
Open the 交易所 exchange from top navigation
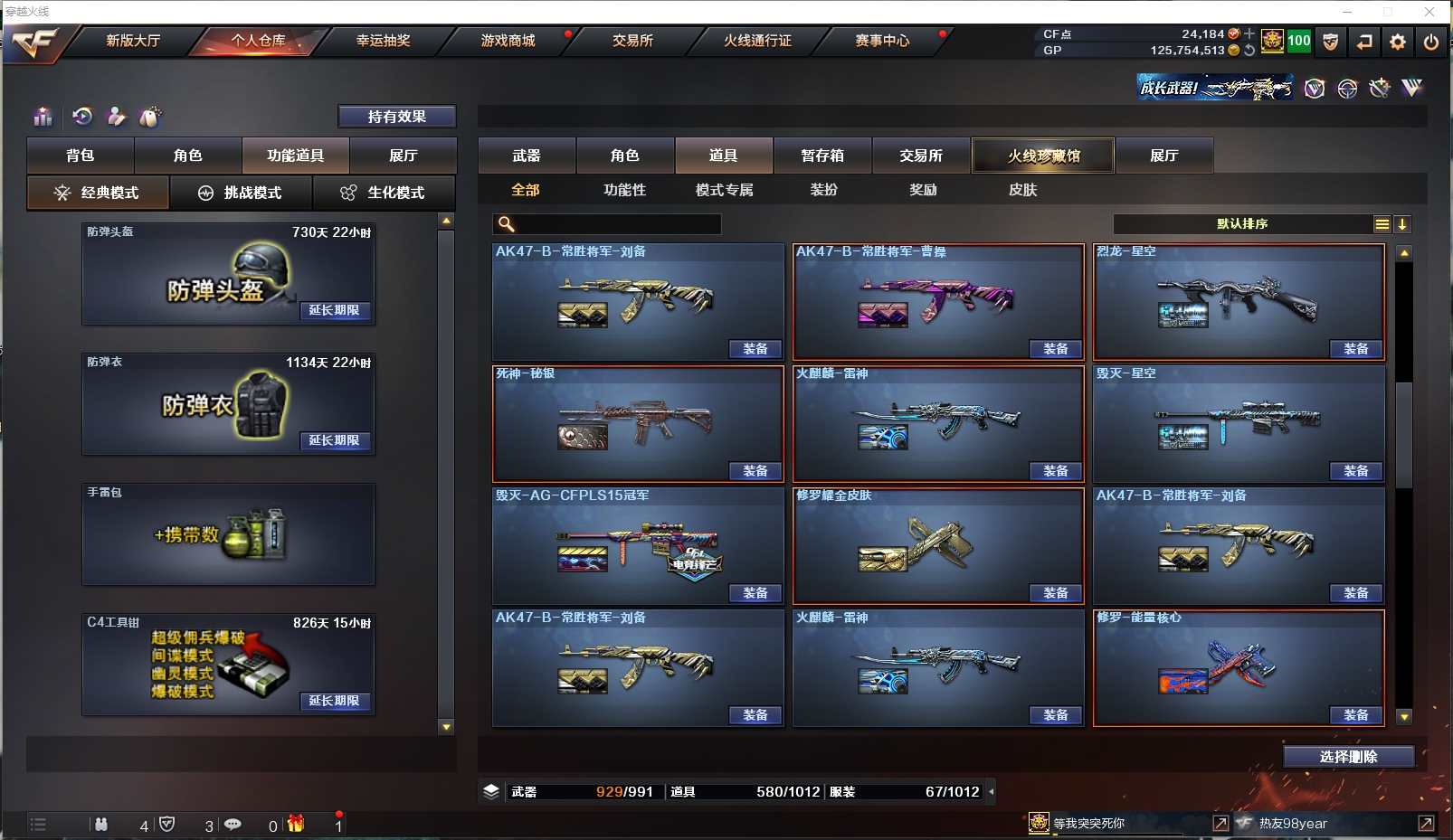(x=632, y=41)
